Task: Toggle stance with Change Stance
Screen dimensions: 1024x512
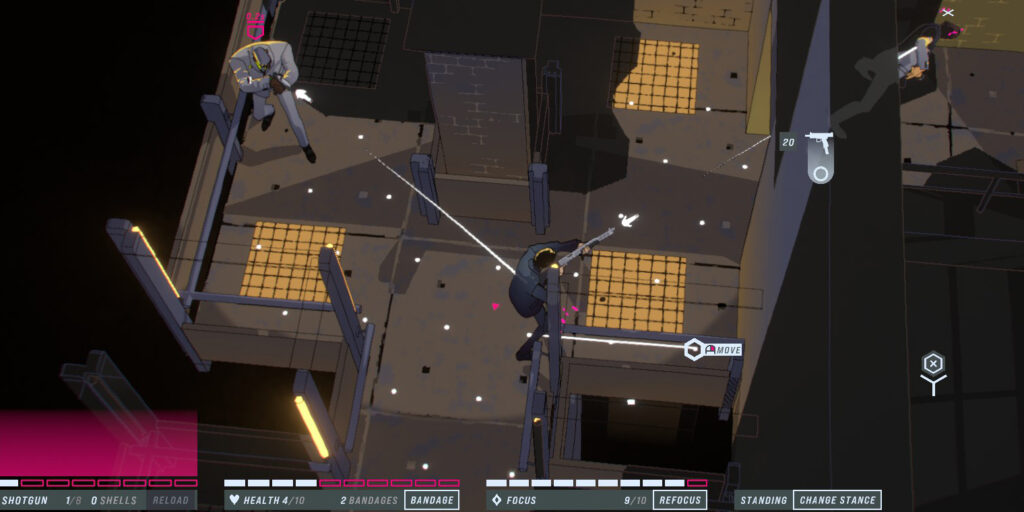Action: point(837,500)
